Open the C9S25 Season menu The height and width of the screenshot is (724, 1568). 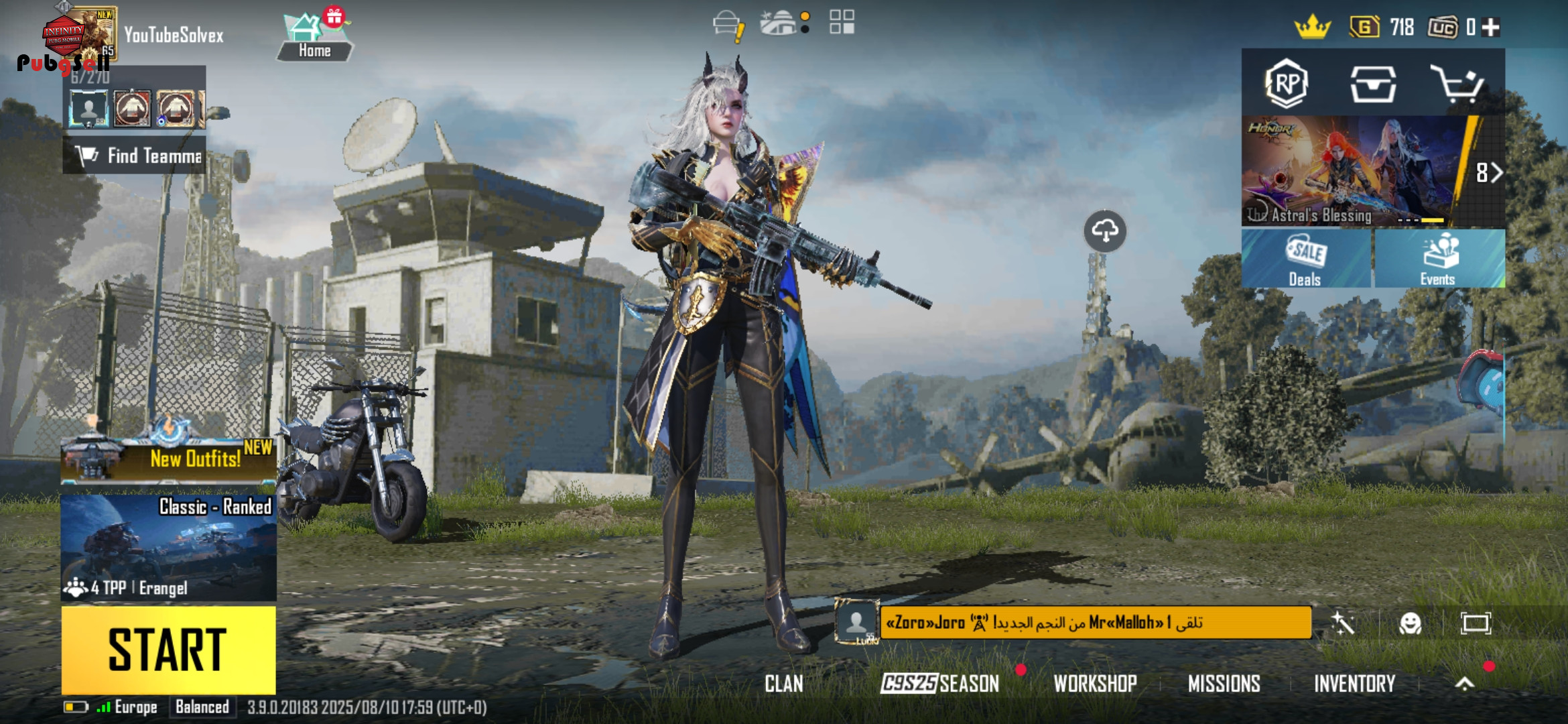tap(939, 684)
